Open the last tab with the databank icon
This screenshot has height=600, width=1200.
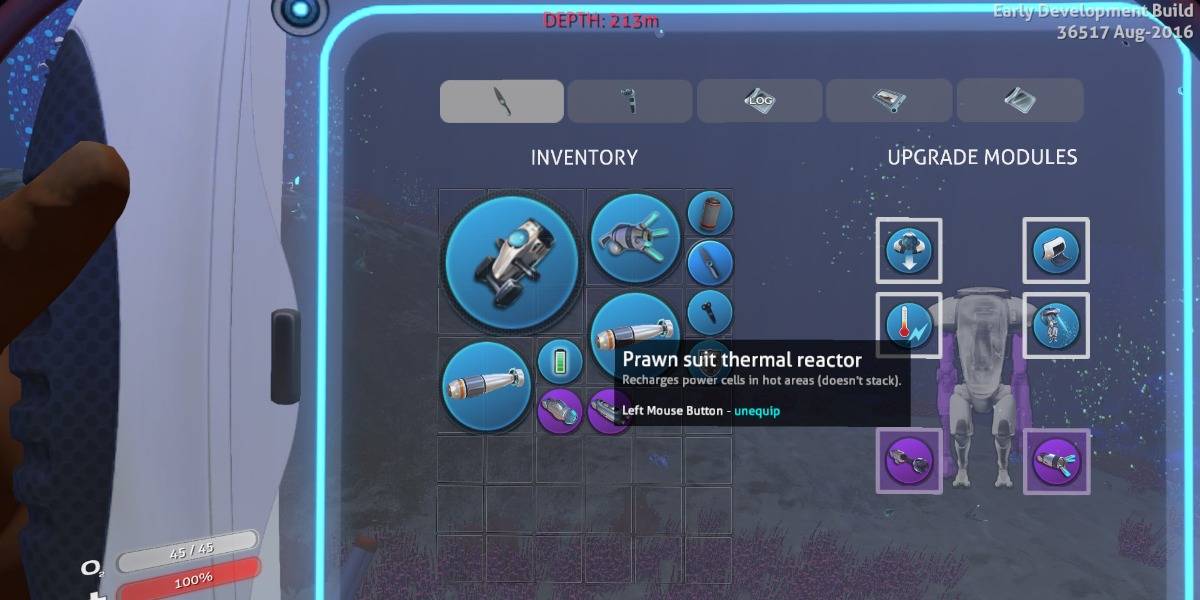(1019, 101)
